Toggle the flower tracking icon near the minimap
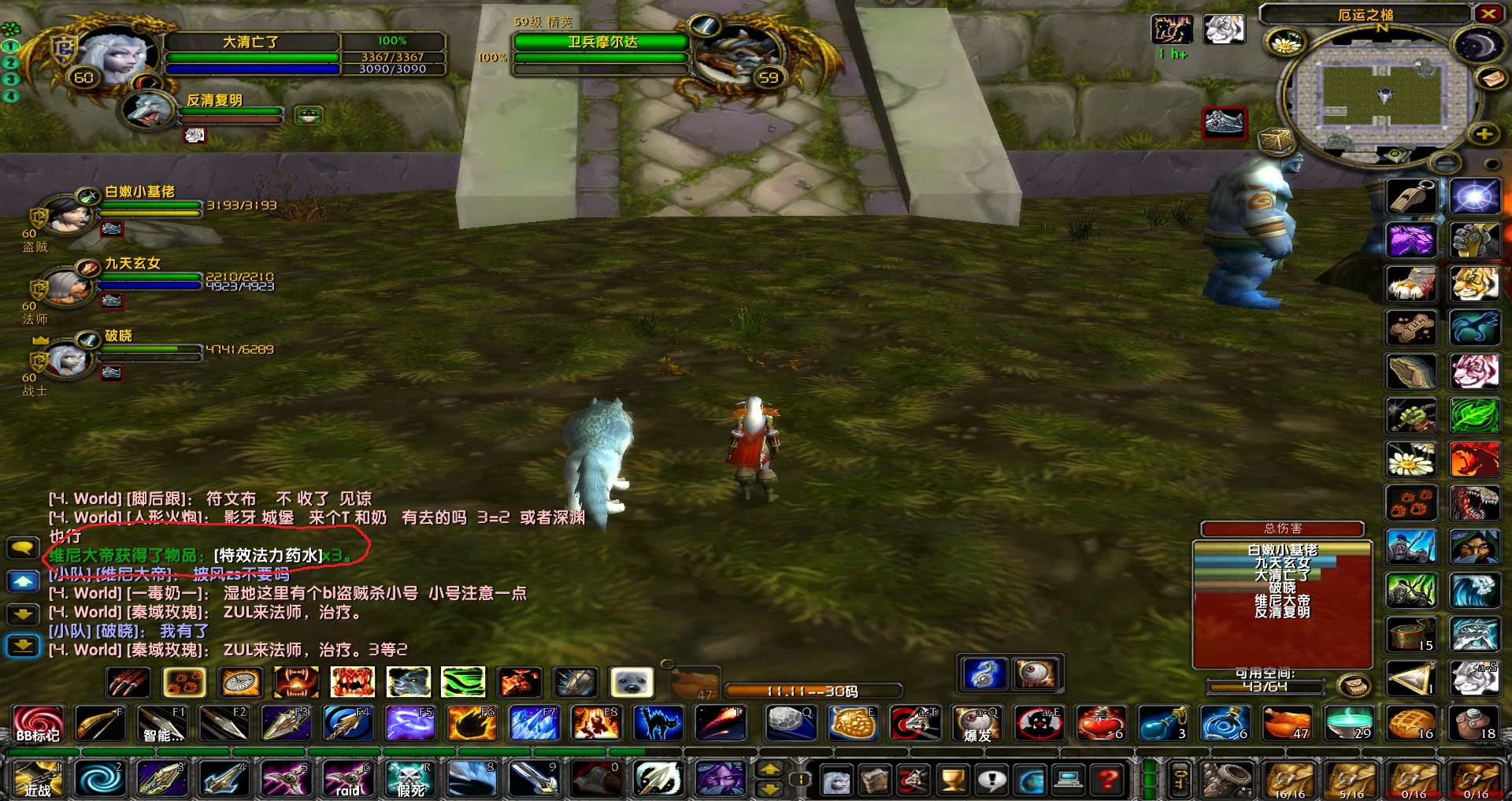This screenshot has height=801, width=1512. pos(1286,43)
